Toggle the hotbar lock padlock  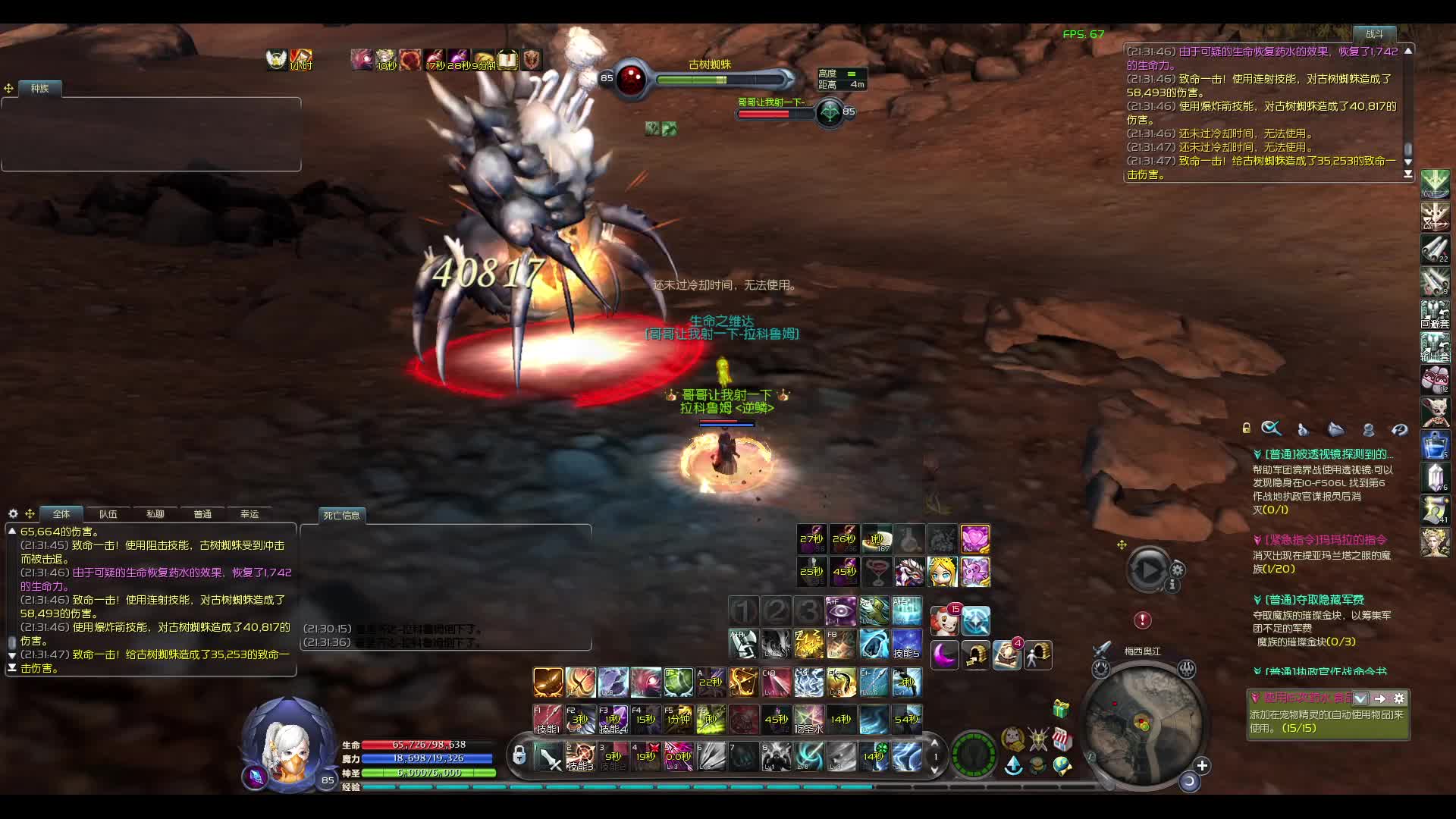(x=519, y=755)
